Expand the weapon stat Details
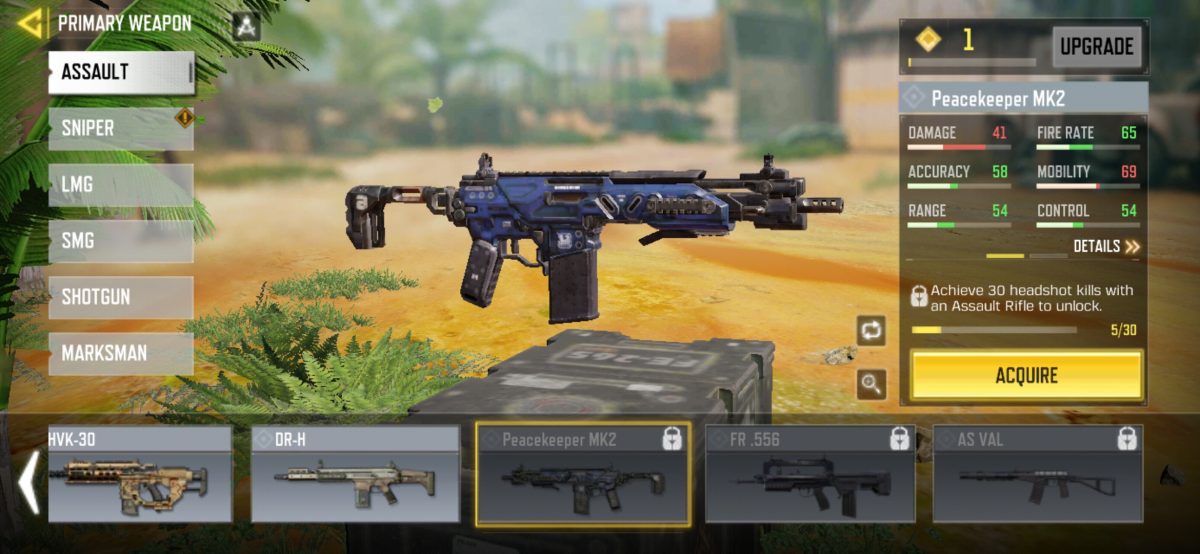This screenshot has height=554, width=1200. click(x=1106, y=246)
